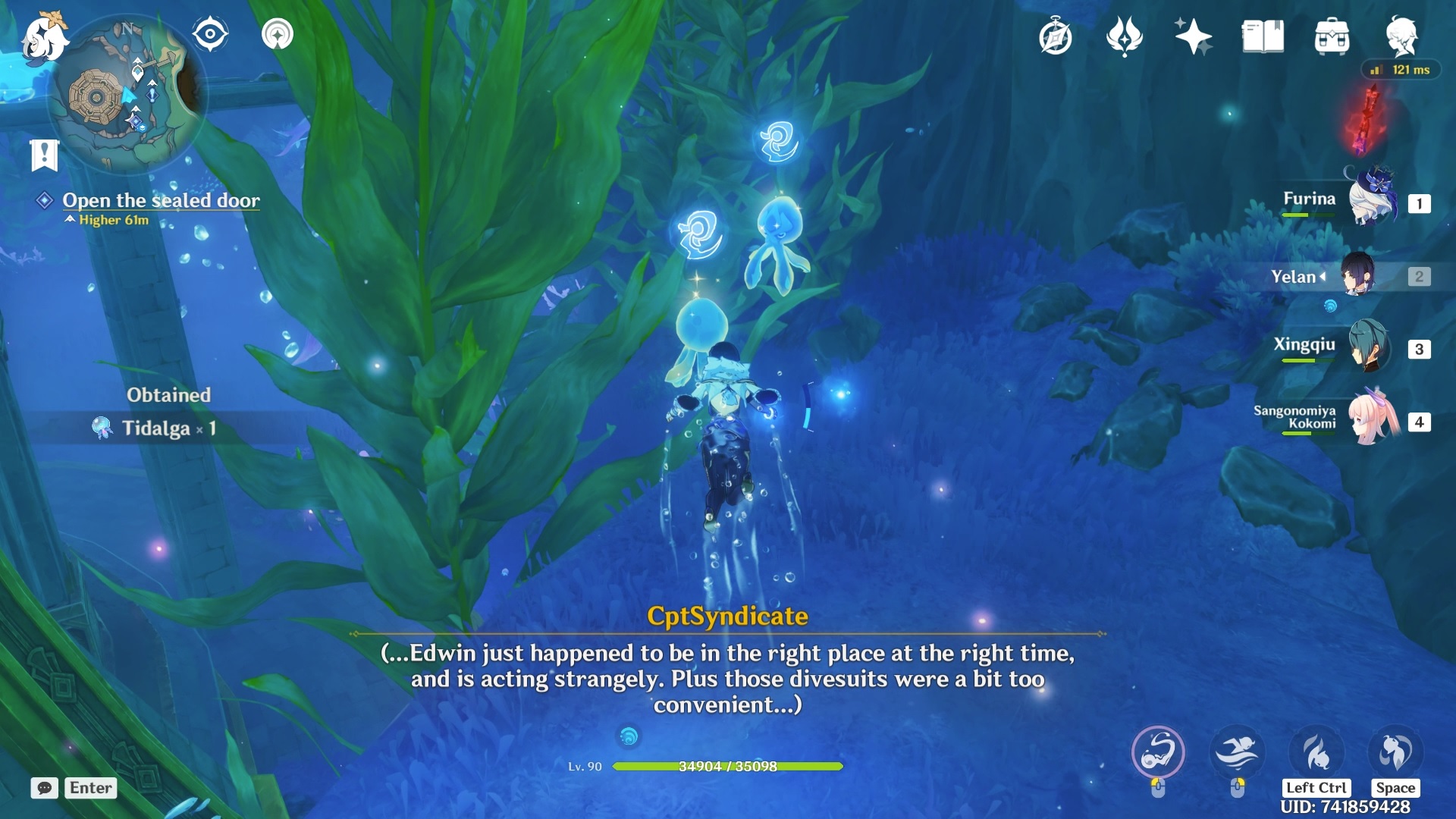Switch to Furina in the party
This screenshot has width=1456, height=819.
click(x=1373, y=202)
